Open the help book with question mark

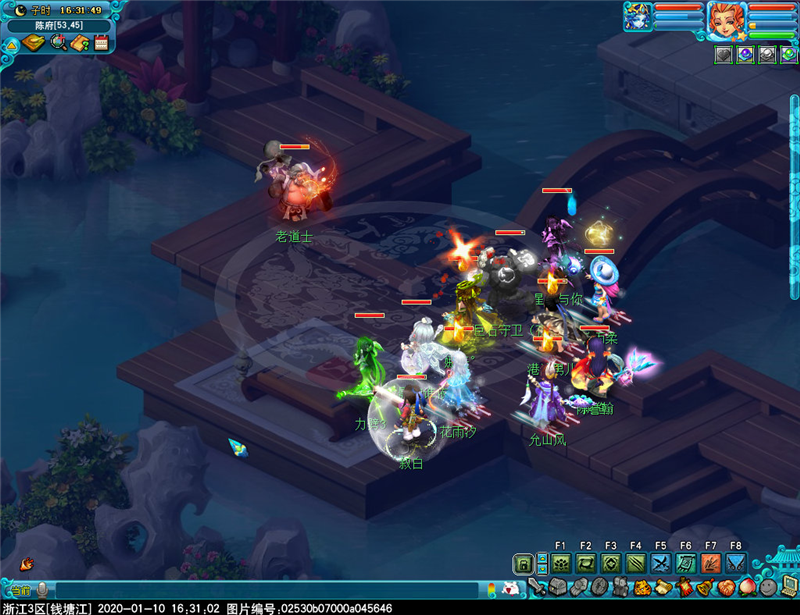click(80, 43)
